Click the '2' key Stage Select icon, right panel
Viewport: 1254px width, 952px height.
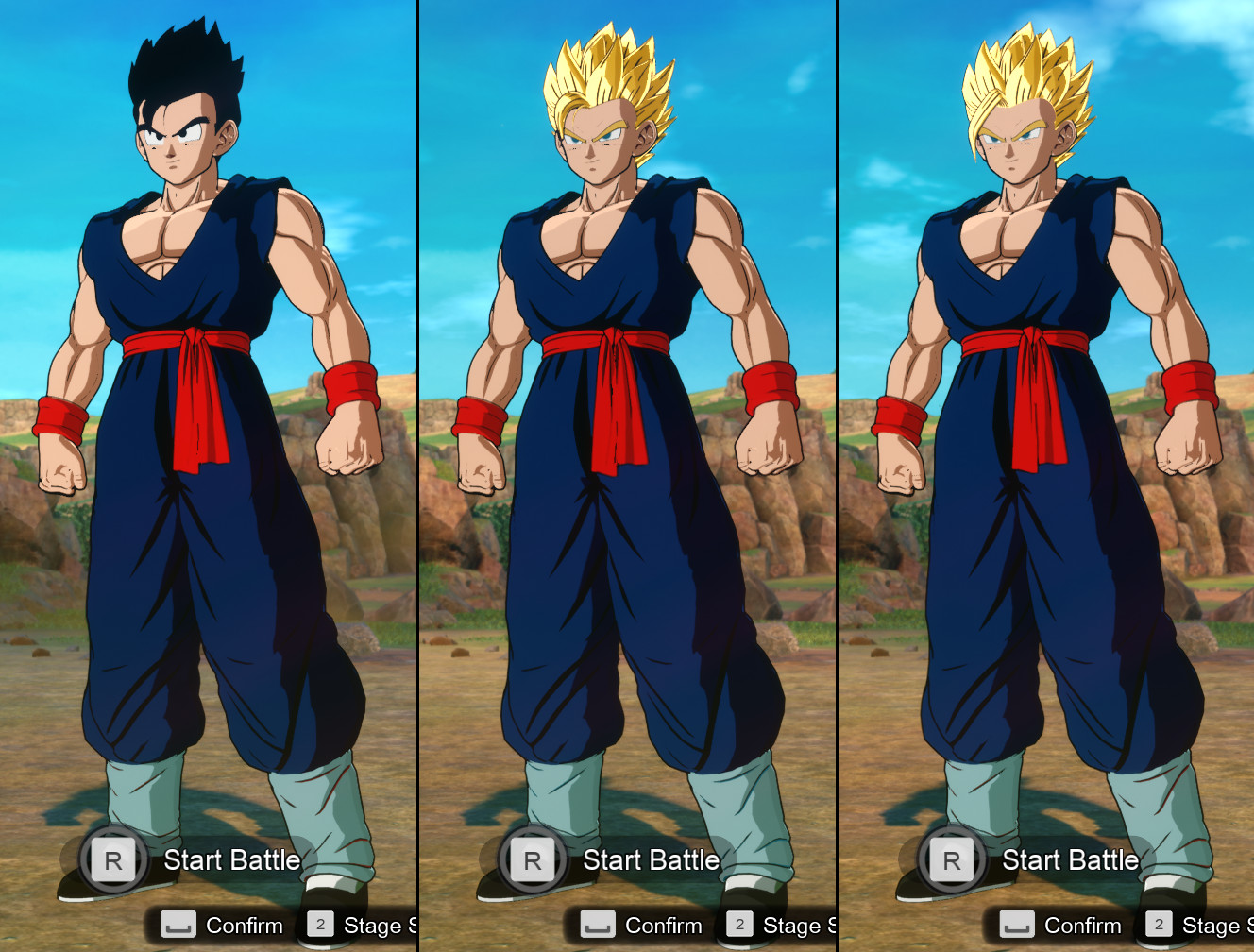coord(1159,925)
